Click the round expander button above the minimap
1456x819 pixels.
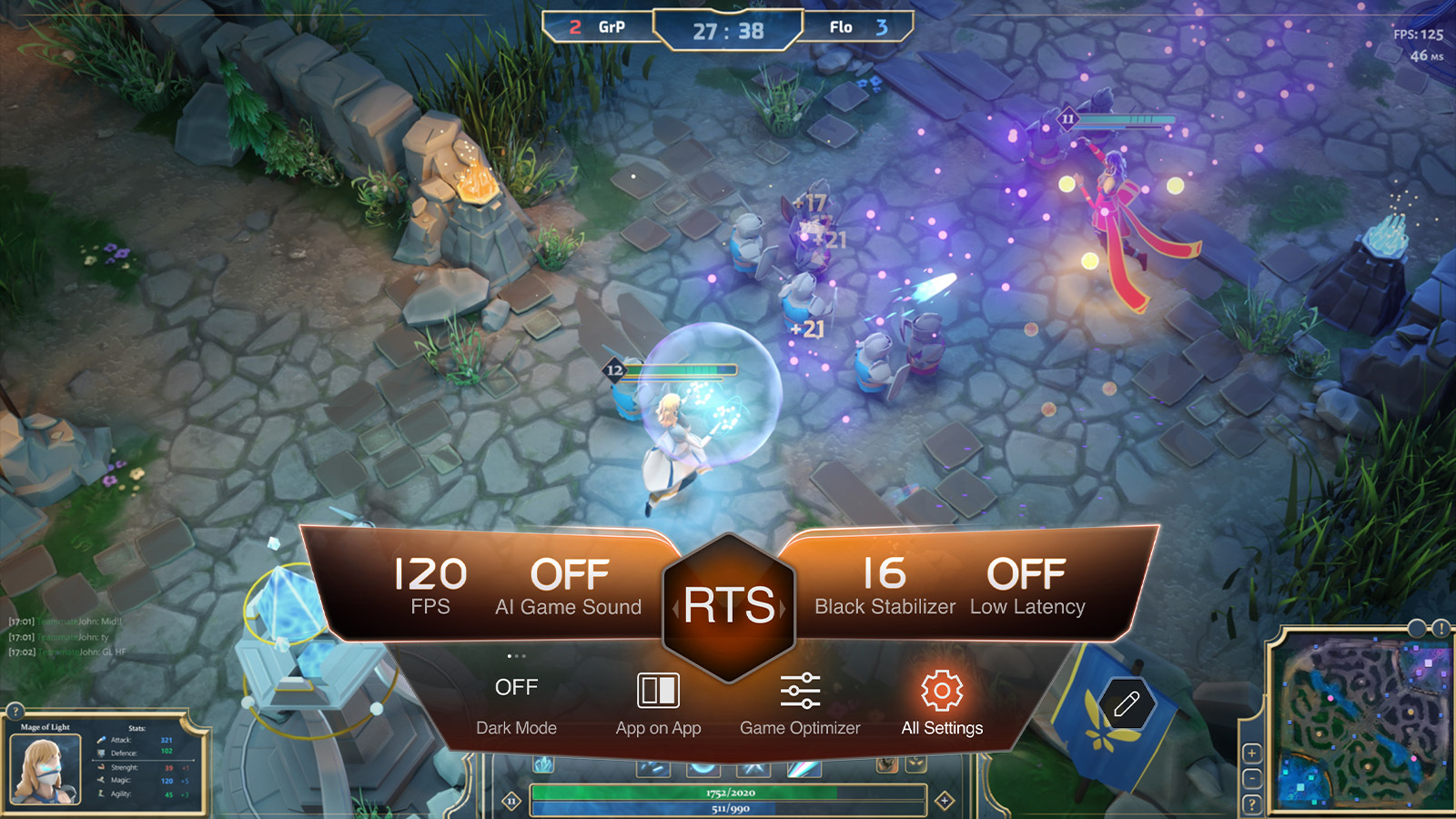coord(1417,628)
